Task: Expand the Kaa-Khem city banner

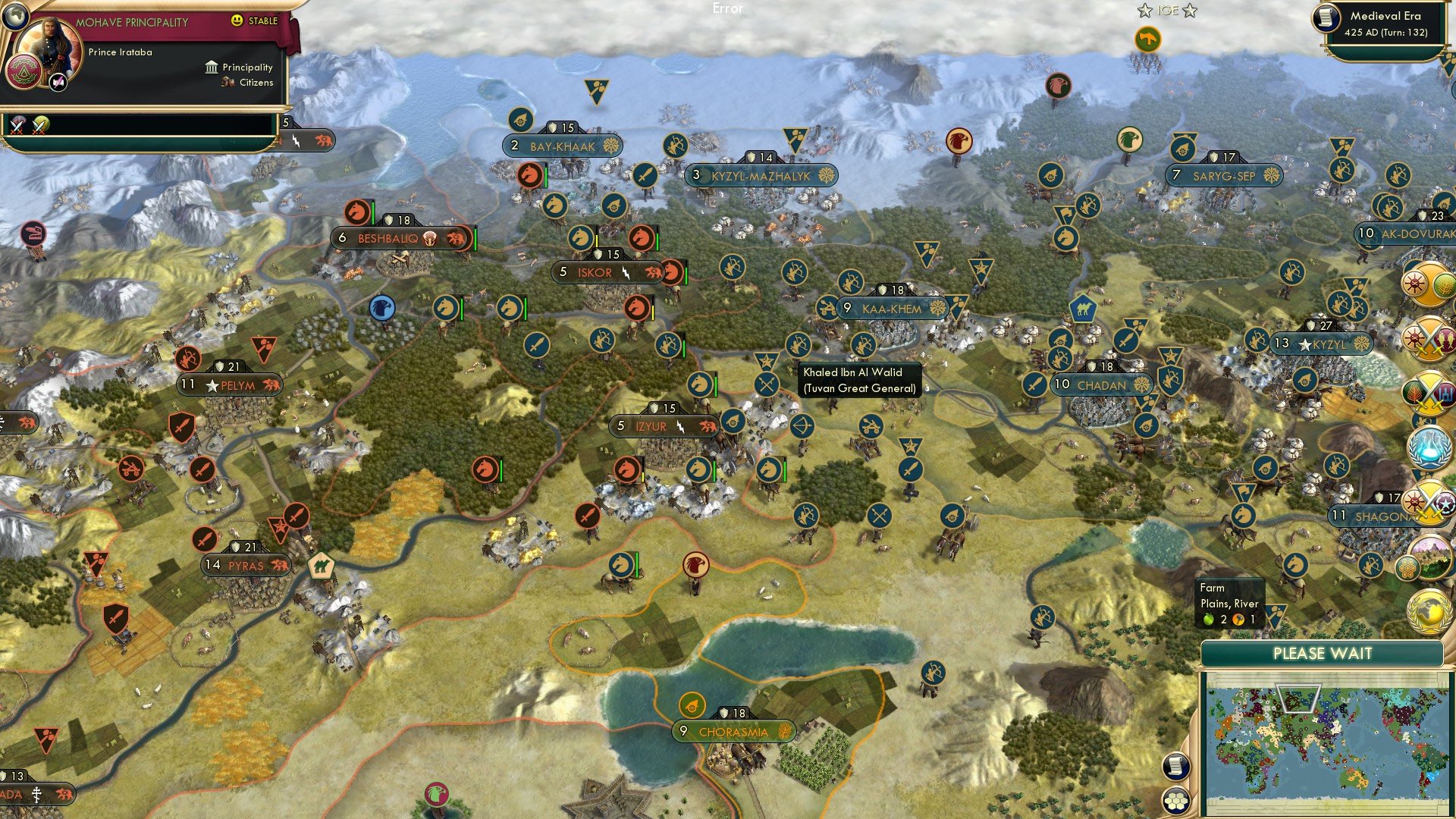Action: coord(891,309)
